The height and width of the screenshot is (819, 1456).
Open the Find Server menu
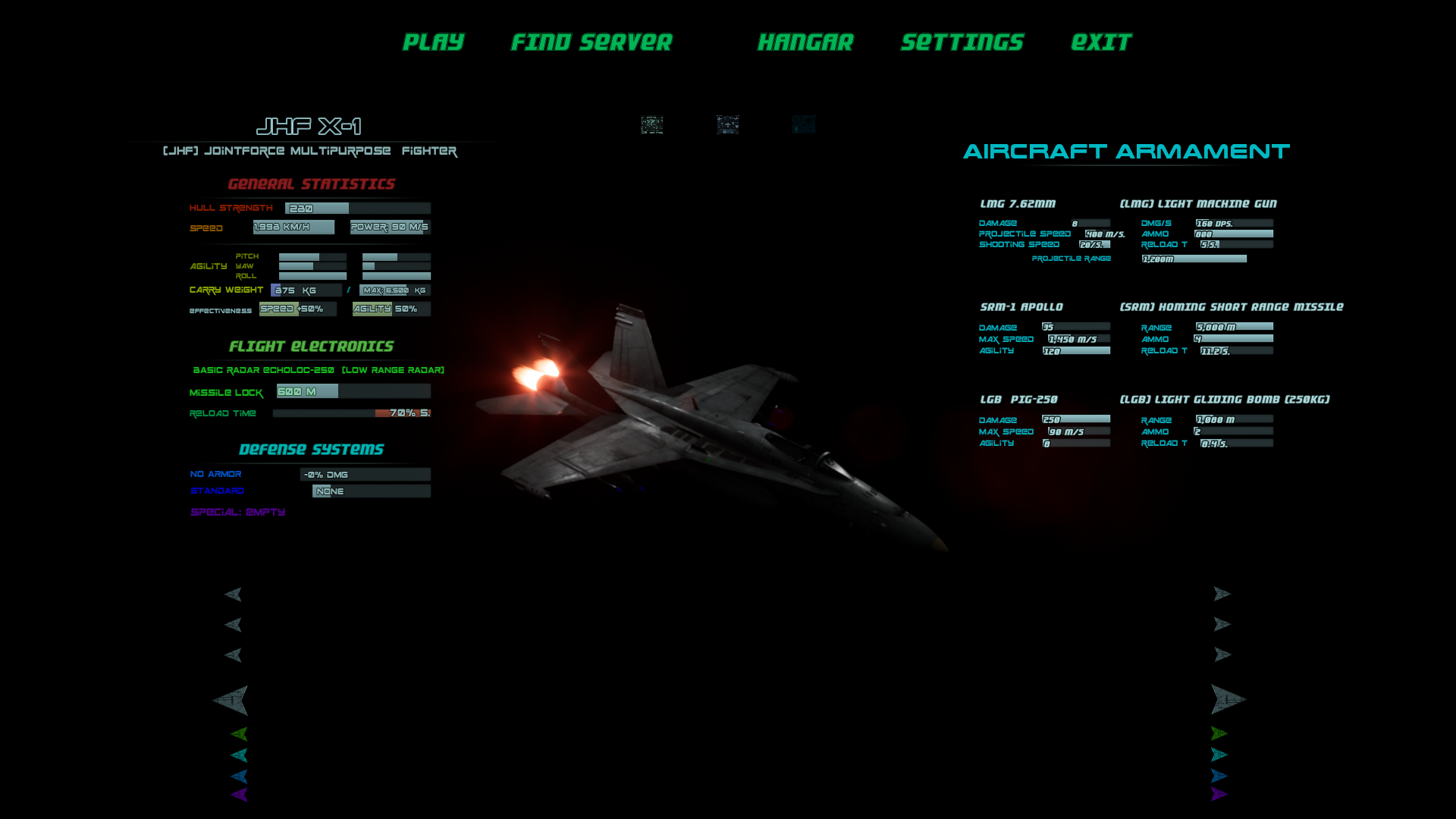(x=591, y=42)
